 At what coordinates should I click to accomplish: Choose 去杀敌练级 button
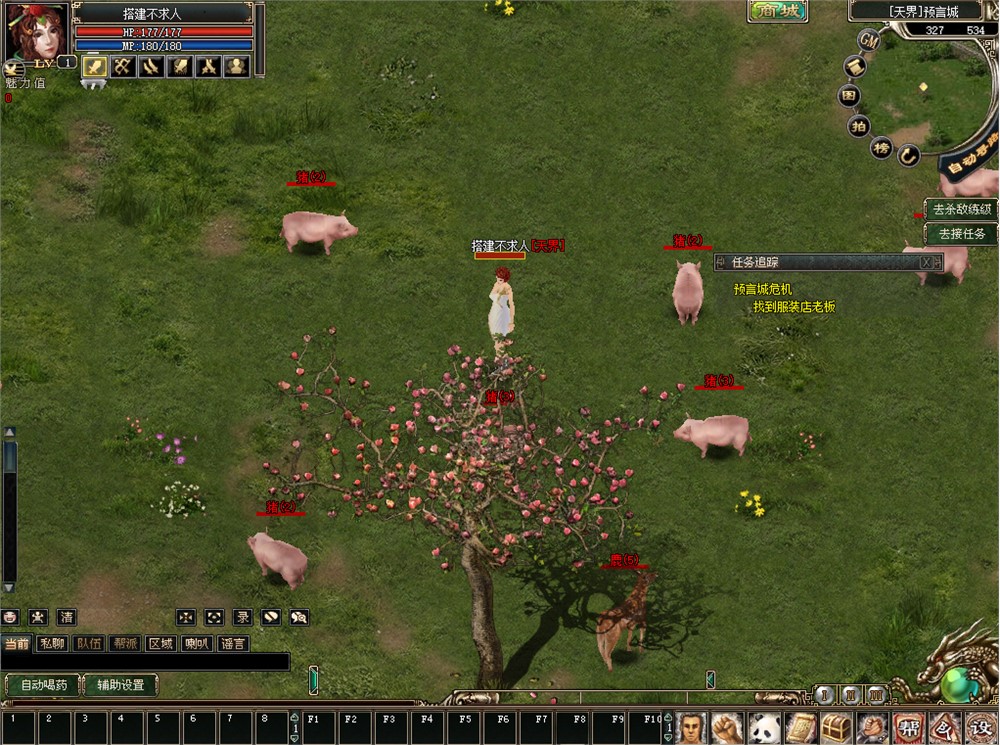(x=961, y=209)
